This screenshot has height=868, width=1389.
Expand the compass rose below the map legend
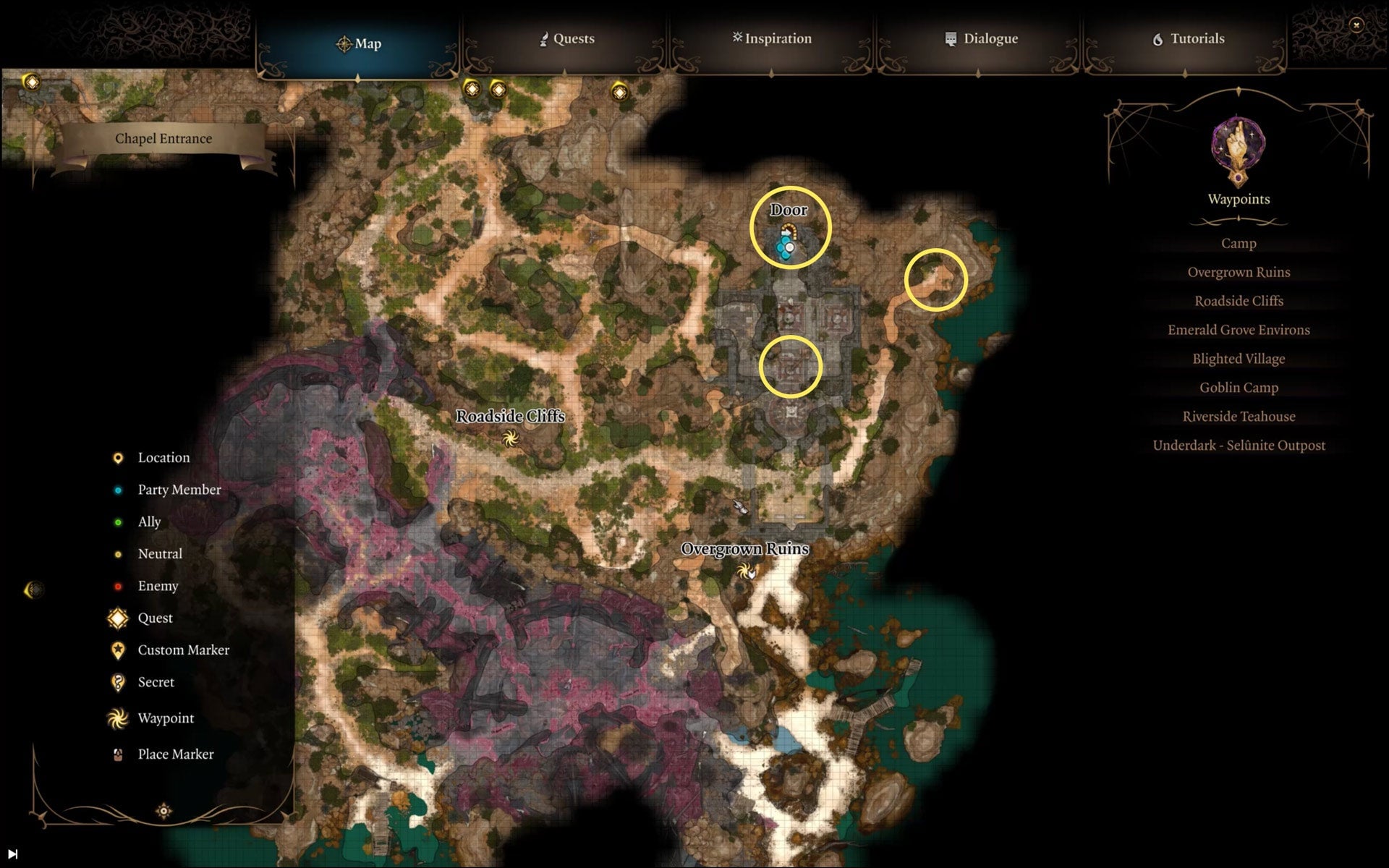165,810
